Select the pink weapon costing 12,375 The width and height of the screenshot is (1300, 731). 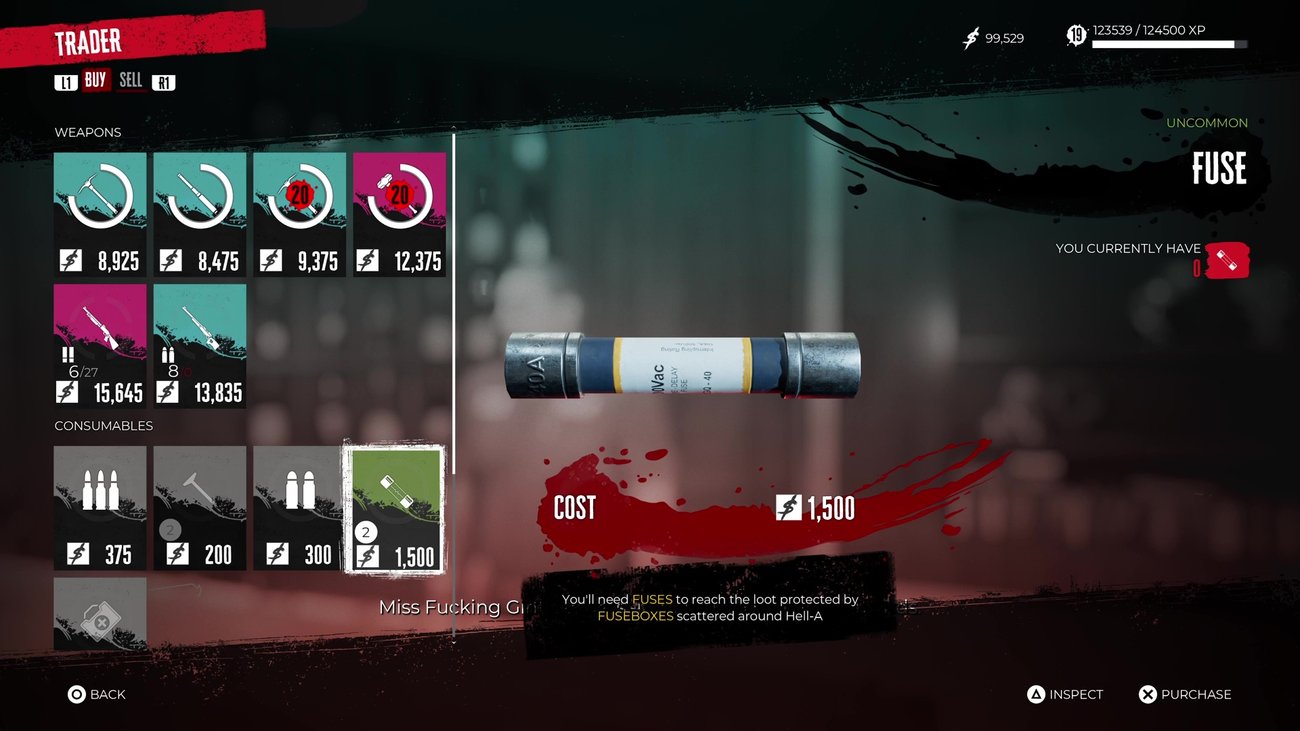tap(399, 214)
